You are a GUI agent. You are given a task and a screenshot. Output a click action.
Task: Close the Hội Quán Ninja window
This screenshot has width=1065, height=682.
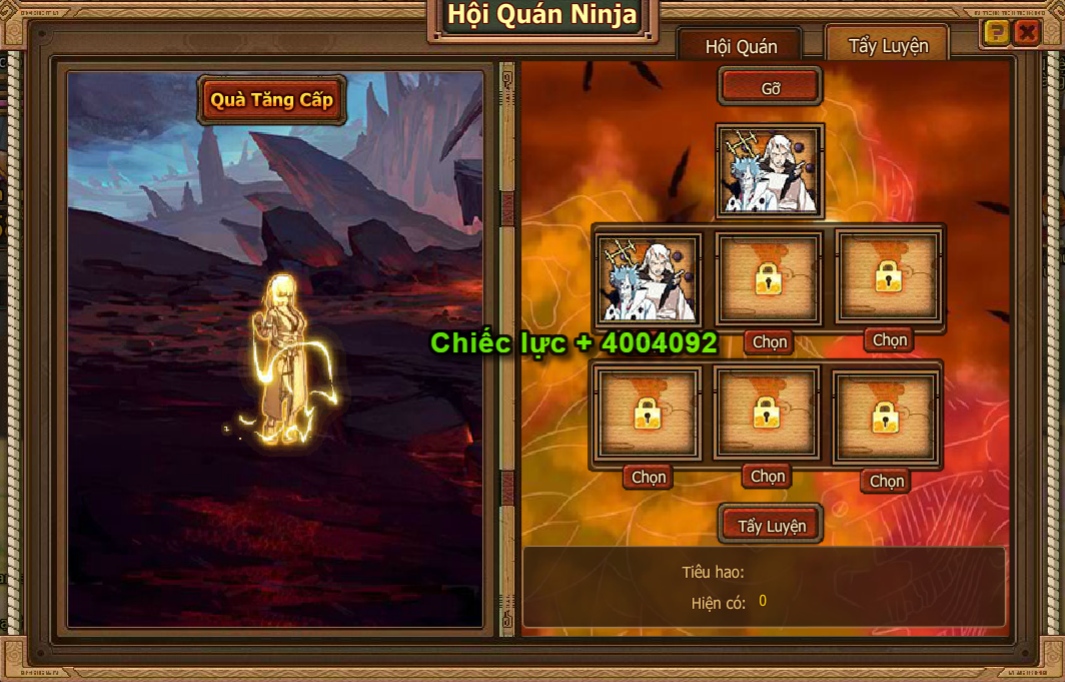[x=1027, y=33]
